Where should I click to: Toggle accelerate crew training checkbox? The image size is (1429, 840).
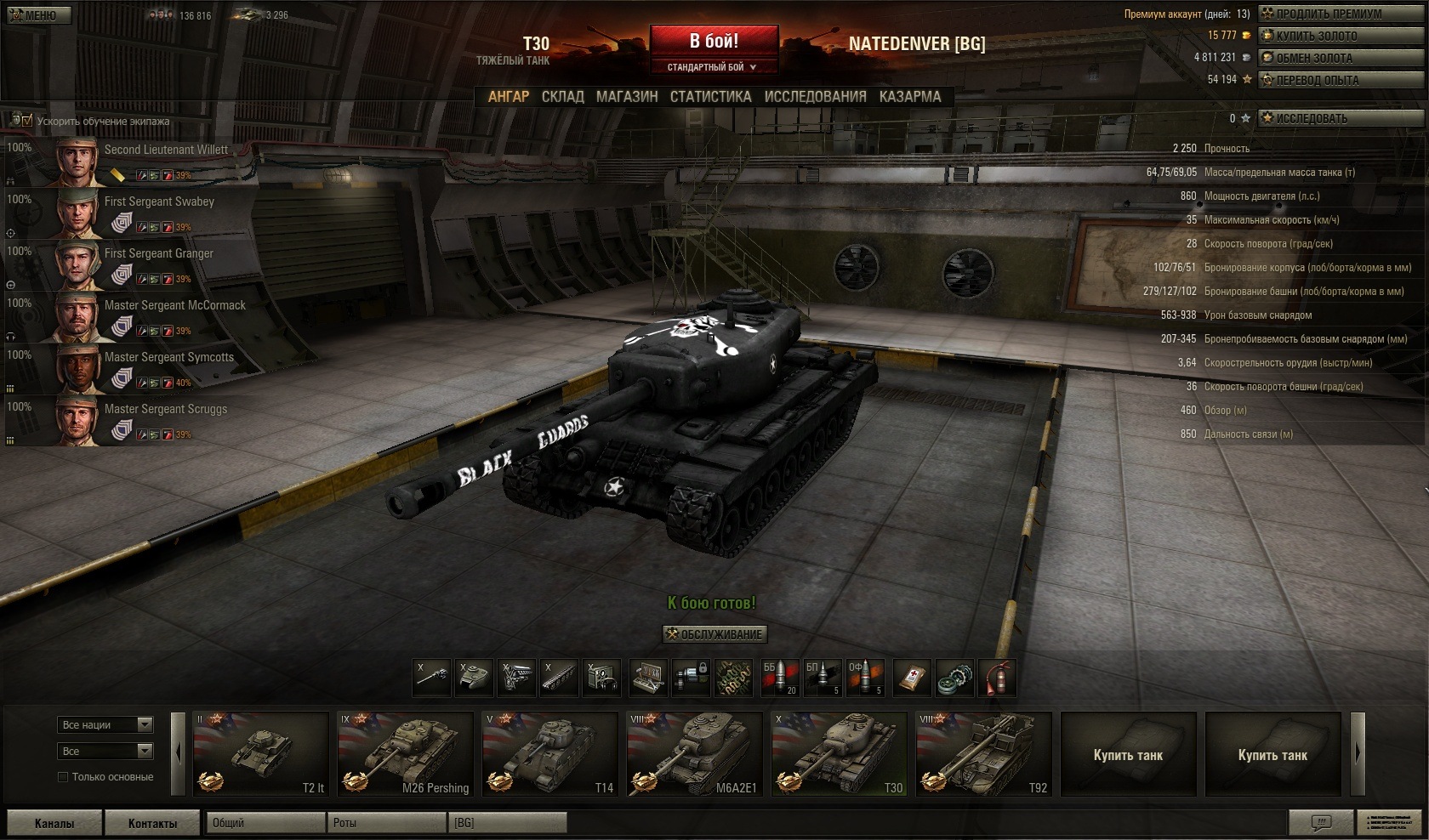pyautogui.click(x=27, y=121)
